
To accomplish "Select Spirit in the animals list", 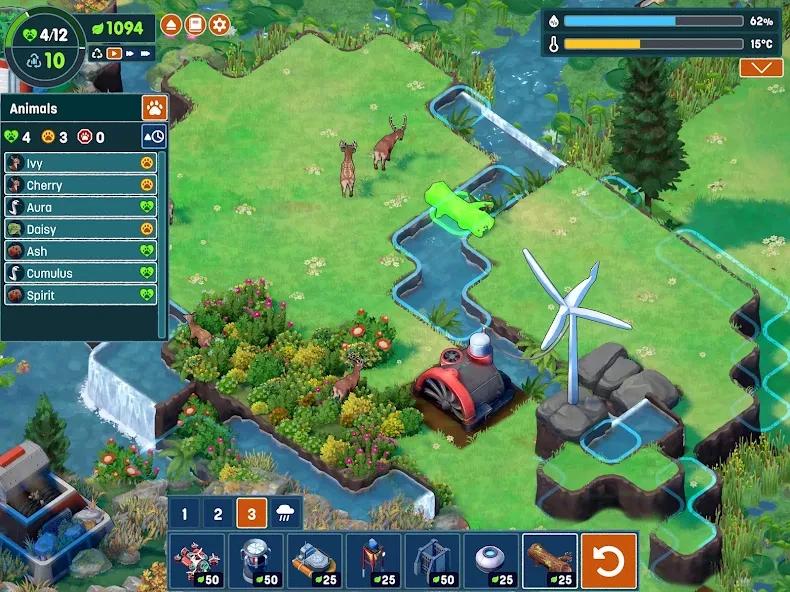I will click(x=80, y=295).
